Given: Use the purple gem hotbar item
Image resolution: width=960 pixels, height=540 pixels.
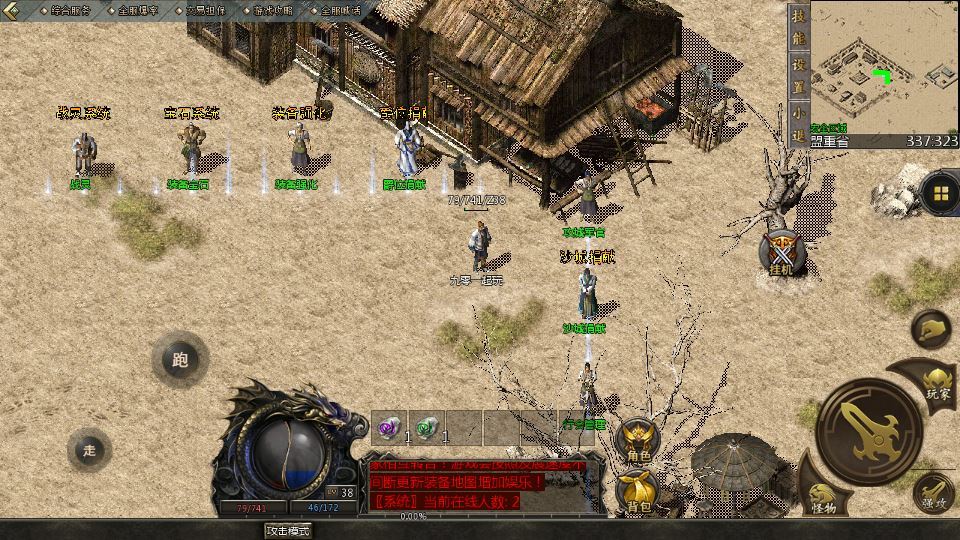Looking at the screenshot, I should (x=390, y=428).
